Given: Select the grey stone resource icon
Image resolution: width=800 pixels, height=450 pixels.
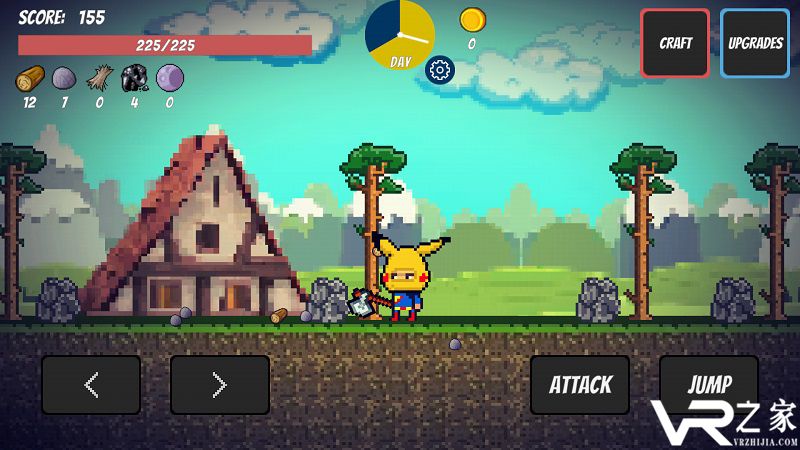Looking at the screenshot, I should pyautogui.click(x=64, y=78).
